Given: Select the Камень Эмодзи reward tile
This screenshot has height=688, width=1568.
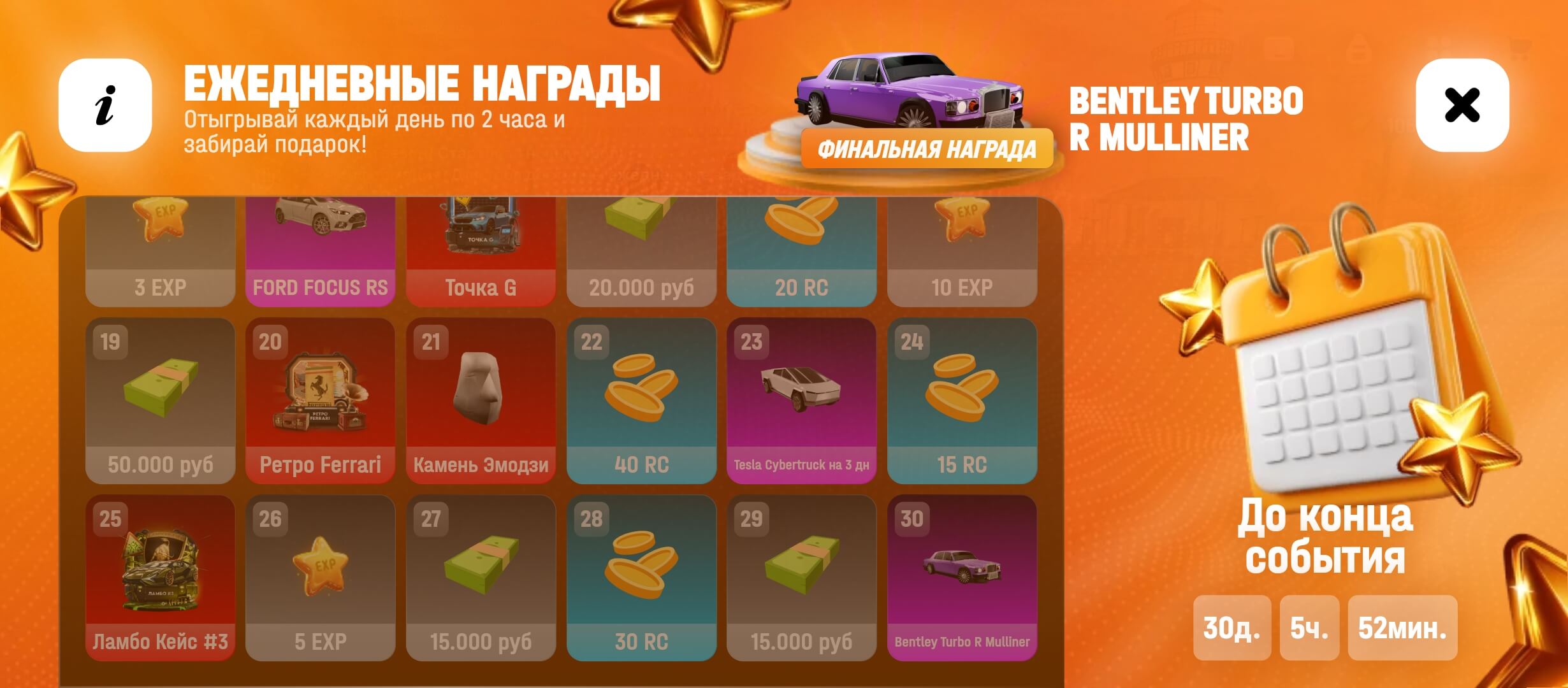Looking at the screenshot, I should click(x=481, y=401).
